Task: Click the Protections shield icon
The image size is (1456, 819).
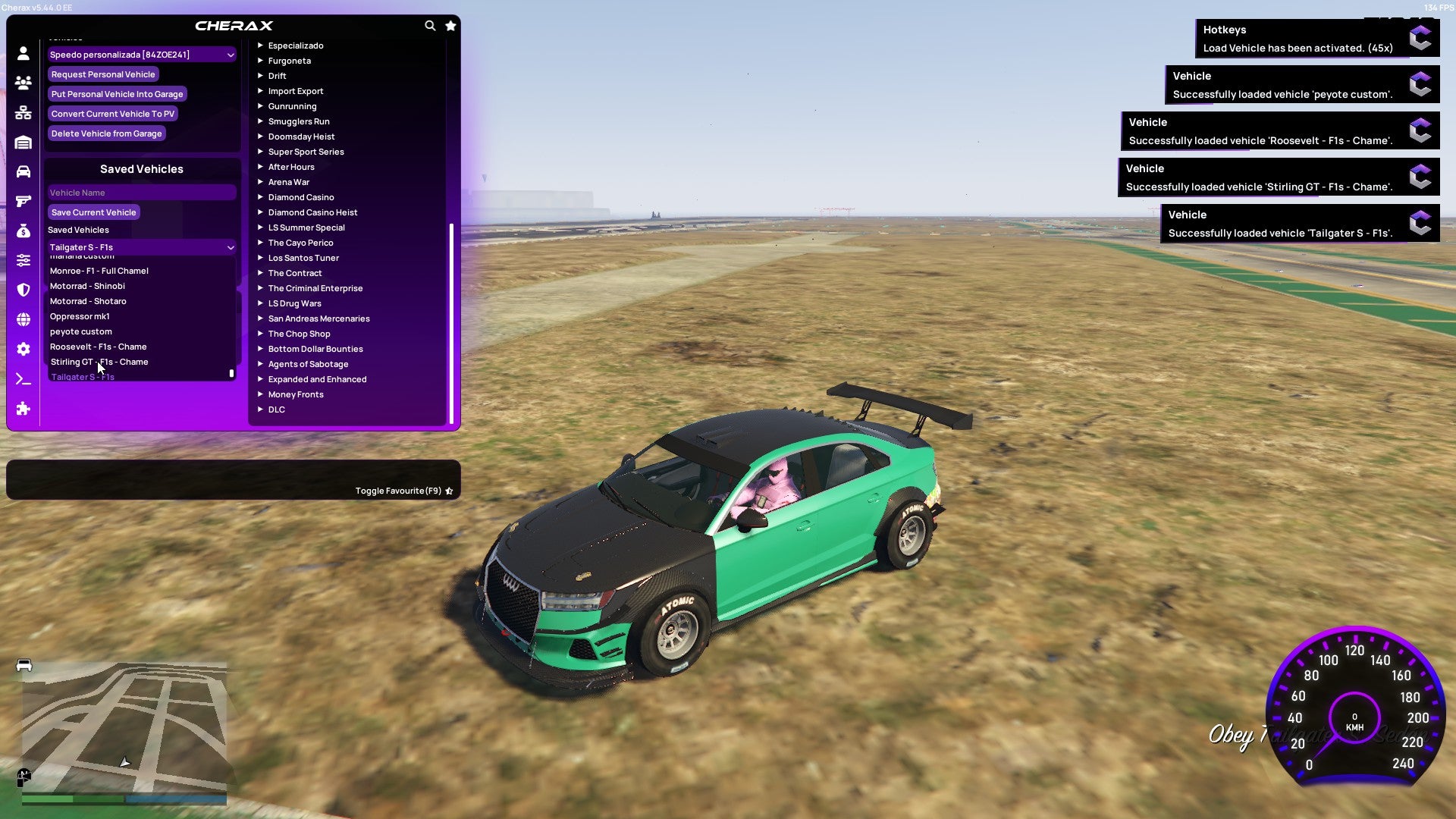Action: pyautogui.click(x=23, y=290)
